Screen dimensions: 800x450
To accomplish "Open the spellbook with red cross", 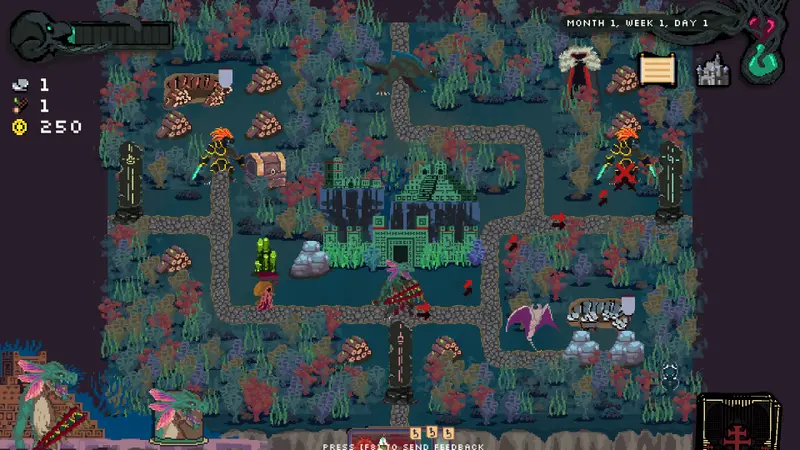I will tap(739, 422).
